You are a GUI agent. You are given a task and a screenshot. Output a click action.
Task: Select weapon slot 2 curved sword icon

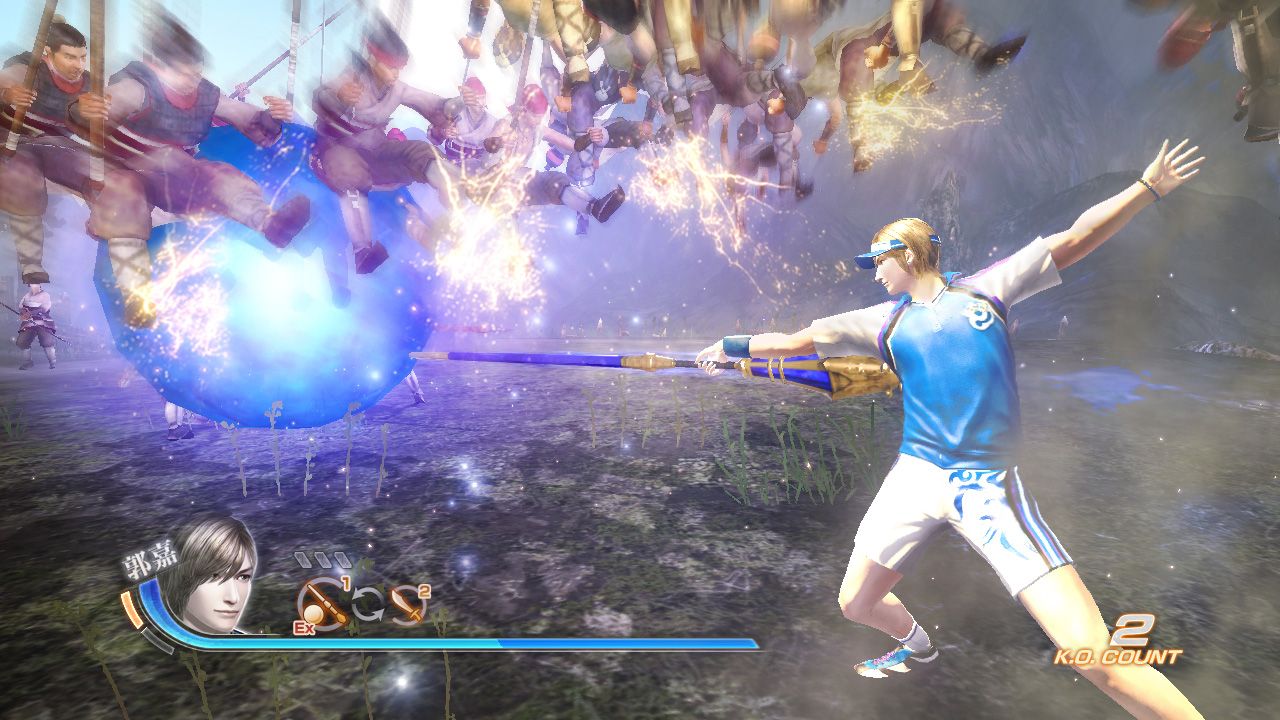click(408, 605)
